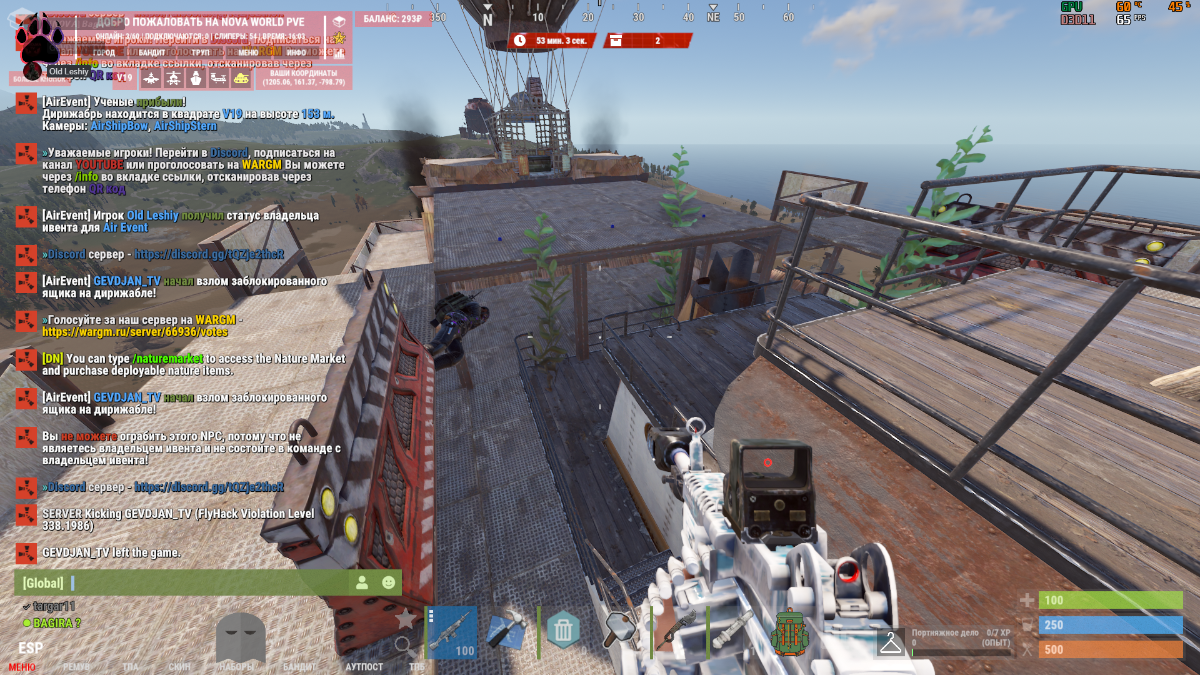Click the trash bin hexagon icon
1200x675 pixels.
563,630
